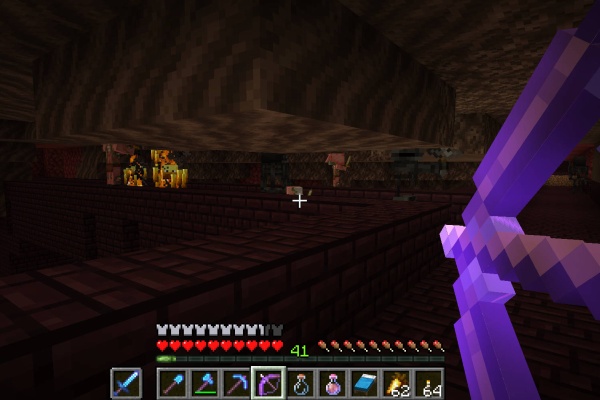Choose the blue book item slot

click(364, 384)
